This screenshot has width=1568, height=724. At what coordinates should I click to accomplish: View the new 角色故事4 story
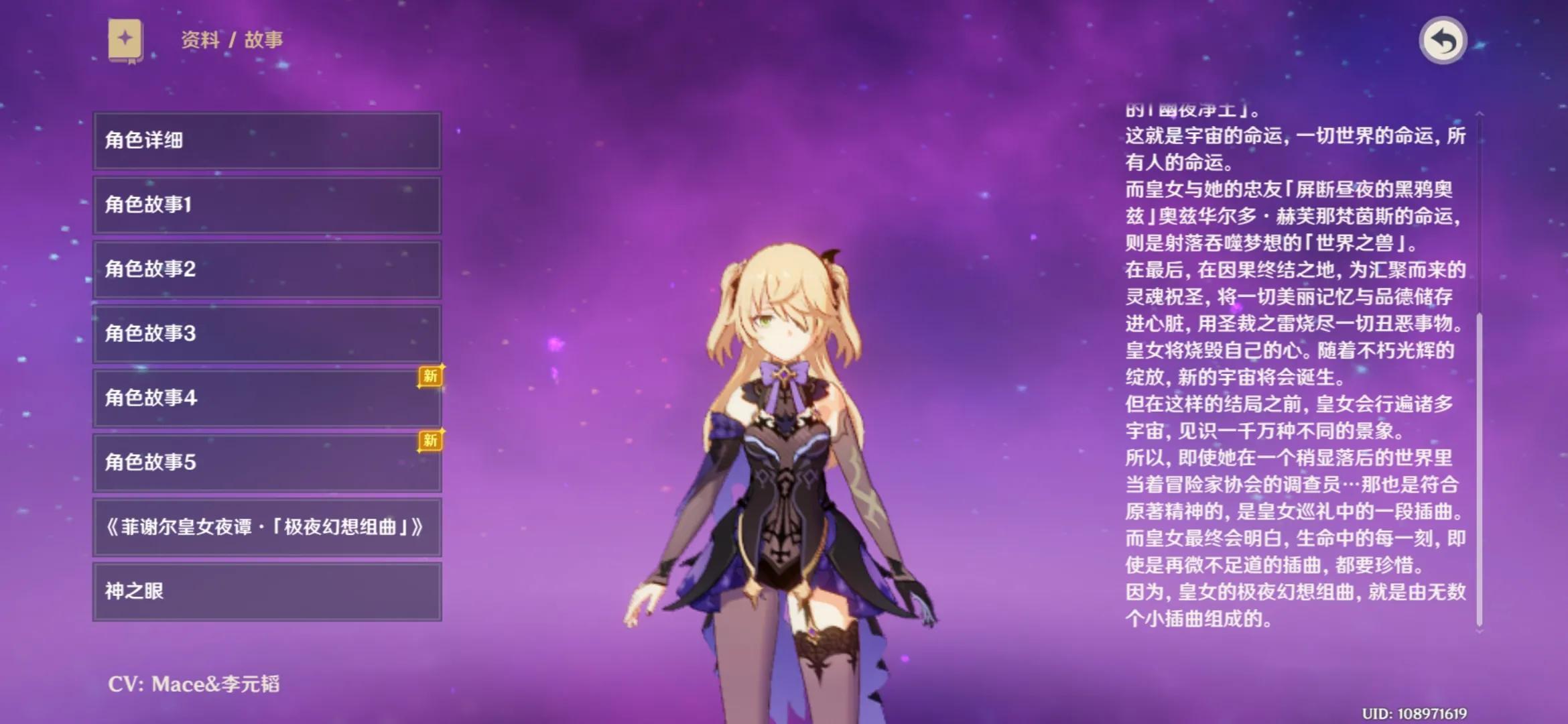267,398
